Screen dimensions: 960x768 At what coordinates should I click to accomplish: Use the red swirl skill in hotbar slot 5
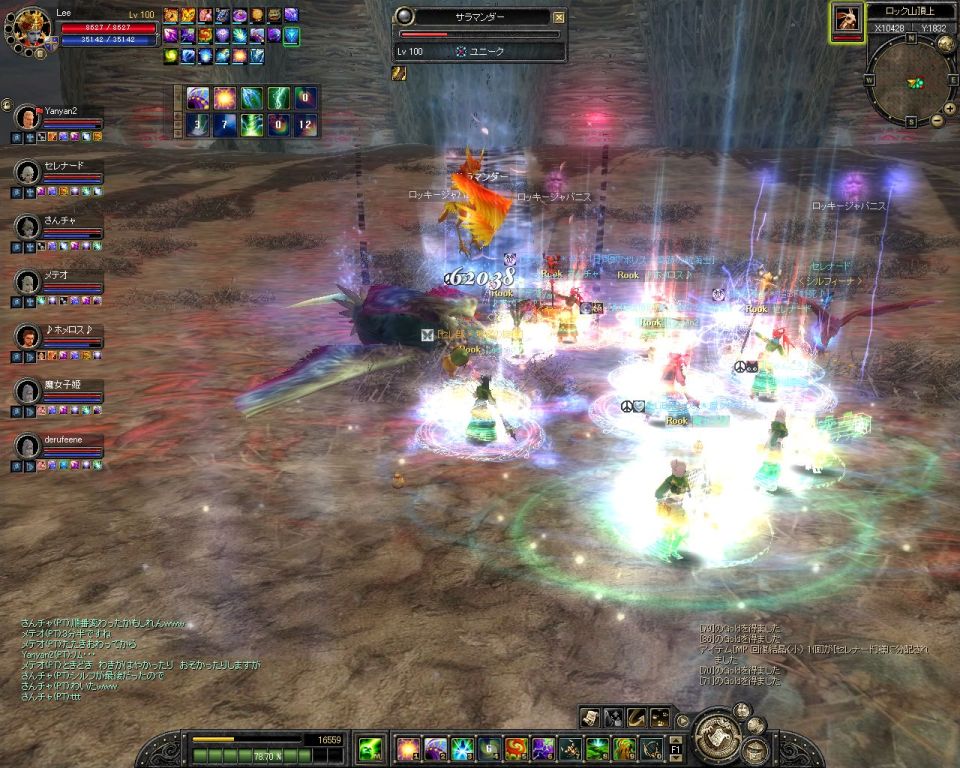516,748
